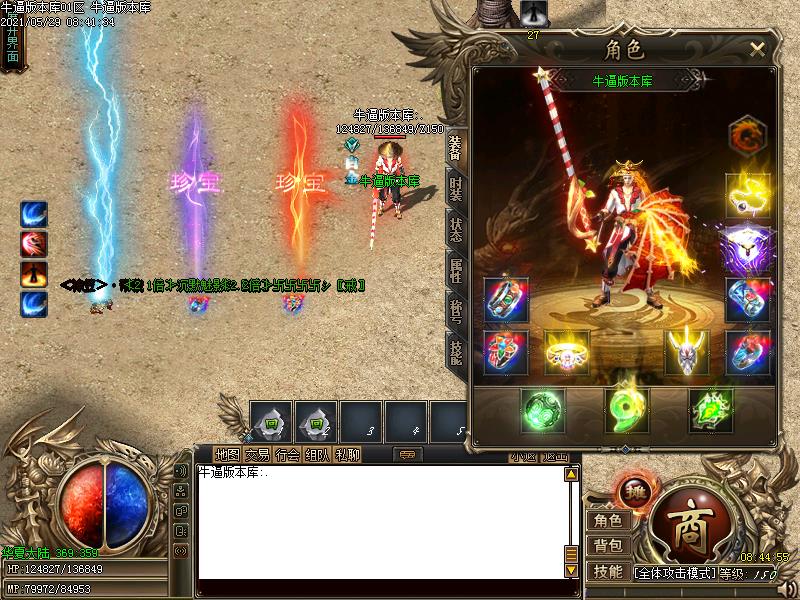Viewport: 800px width, 600px height.
Task: Open the 技能 skills button near the shop orb
Action: coord(608,572)
